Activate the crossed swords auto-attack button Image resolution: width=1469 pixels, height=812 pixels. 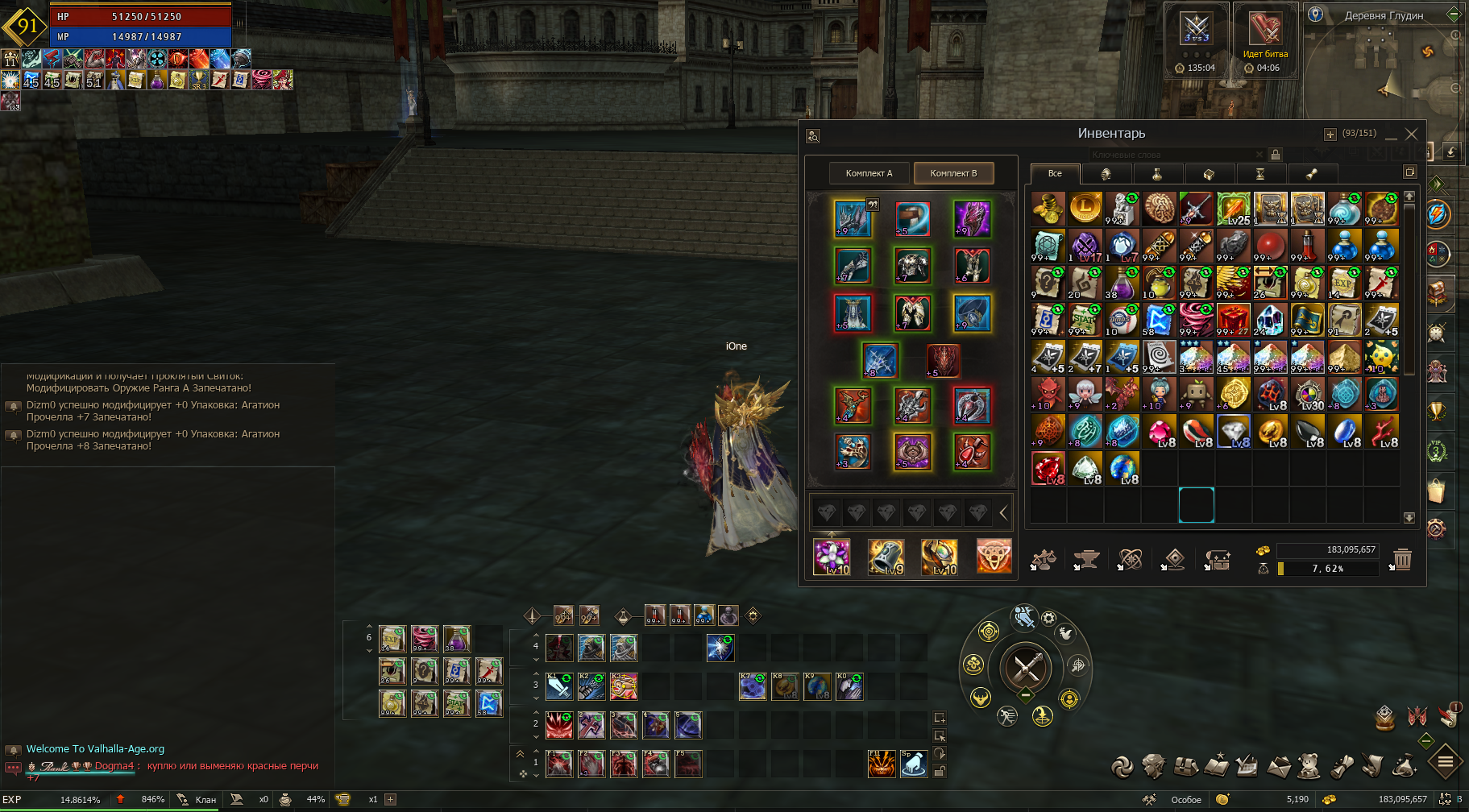(x=1026, y=667)
